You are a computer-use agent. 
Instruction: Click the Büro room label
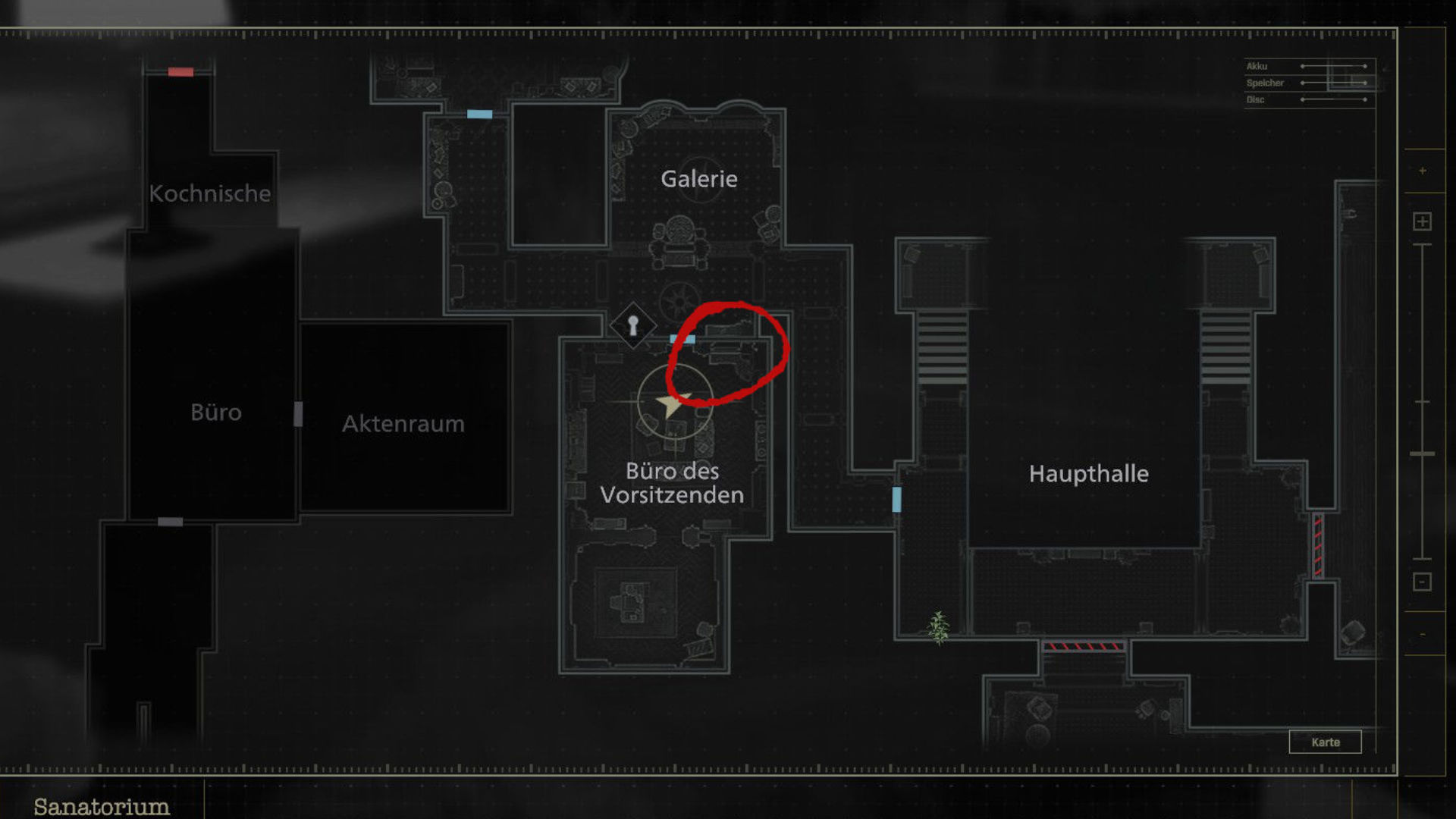(216, 412)
